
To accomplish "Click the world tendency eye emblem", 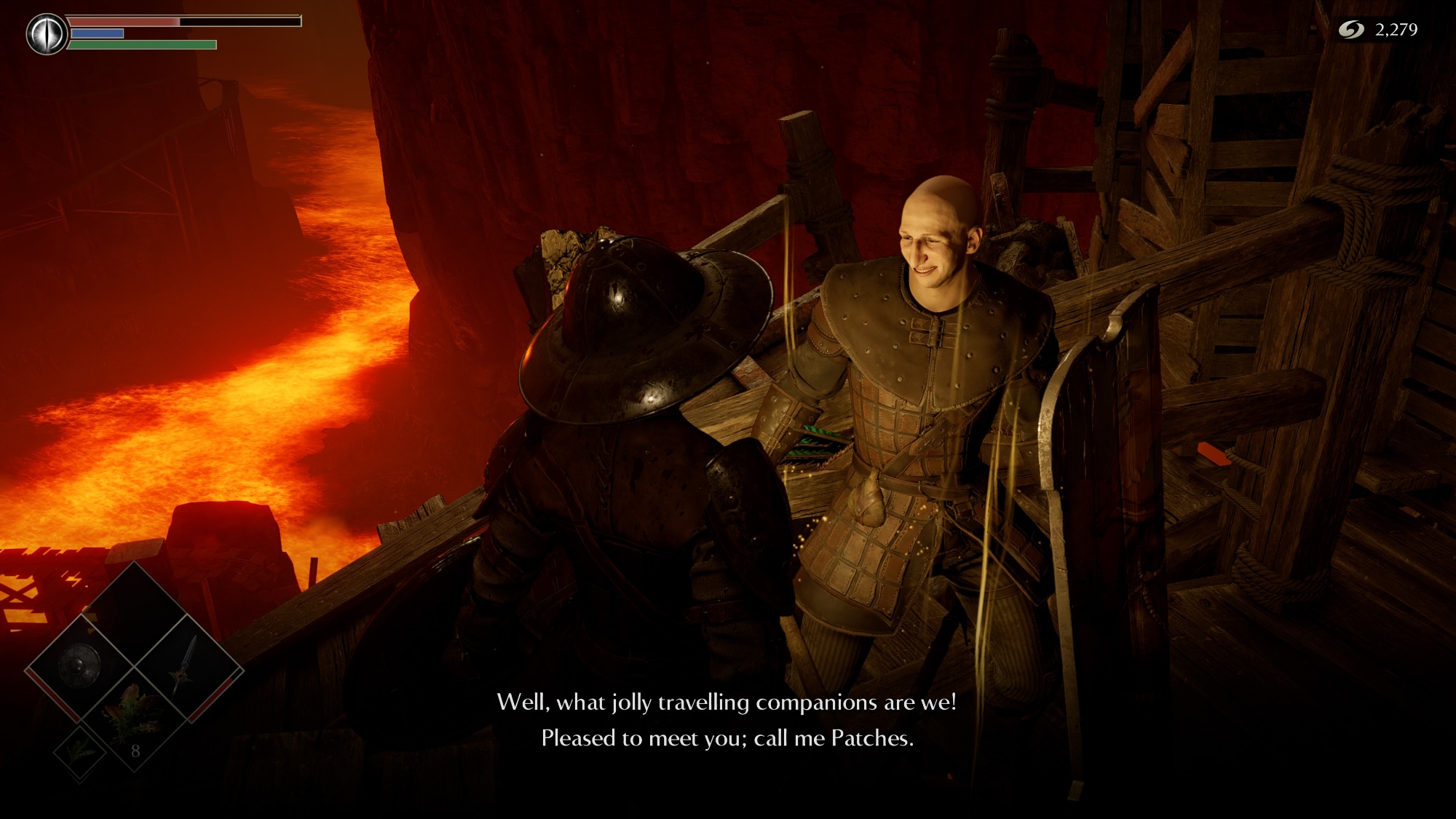I will coord(47,34).
